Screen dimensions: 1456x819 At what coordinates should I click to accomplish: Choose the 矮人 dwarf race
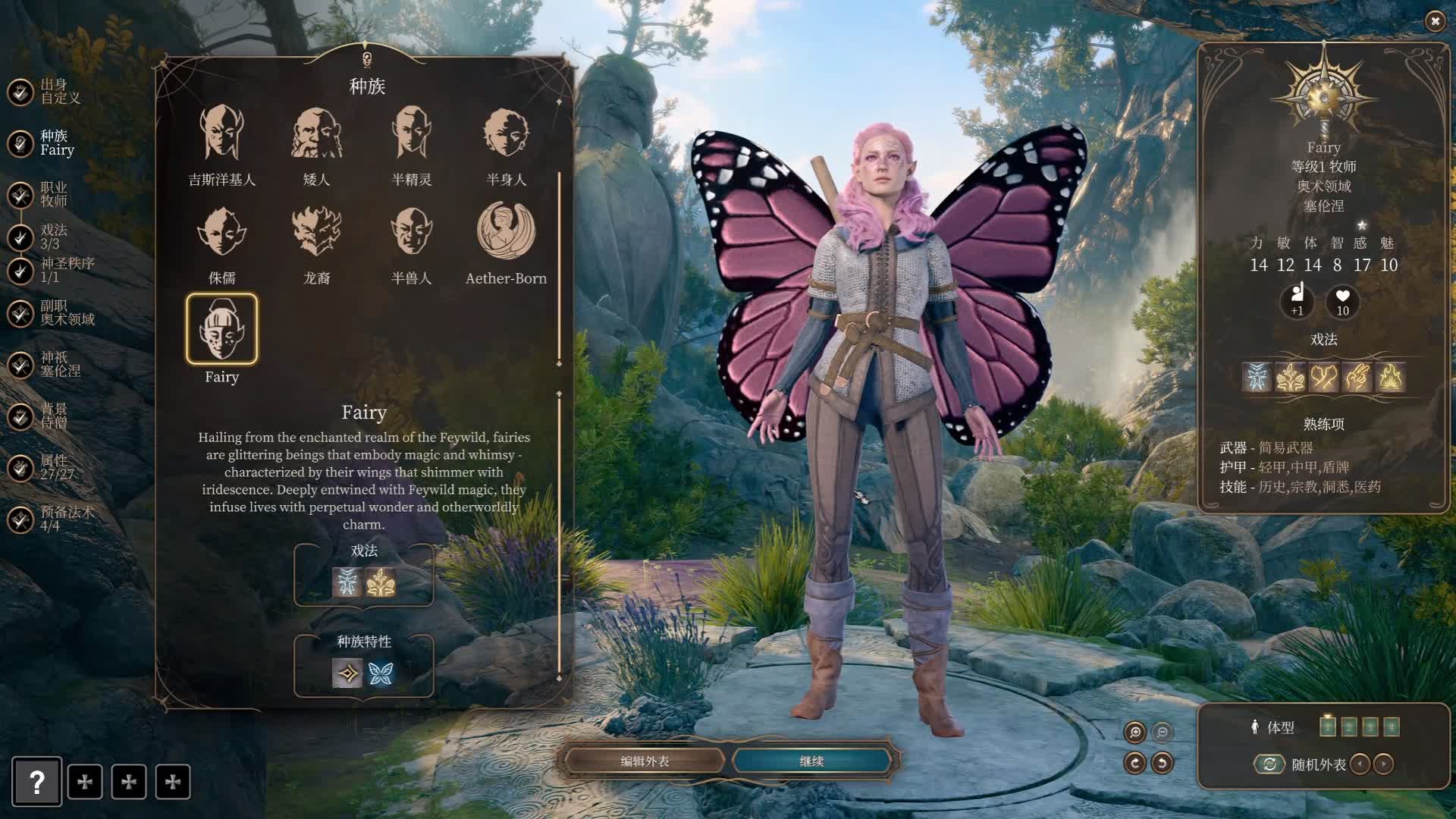[x=316, y=134]
